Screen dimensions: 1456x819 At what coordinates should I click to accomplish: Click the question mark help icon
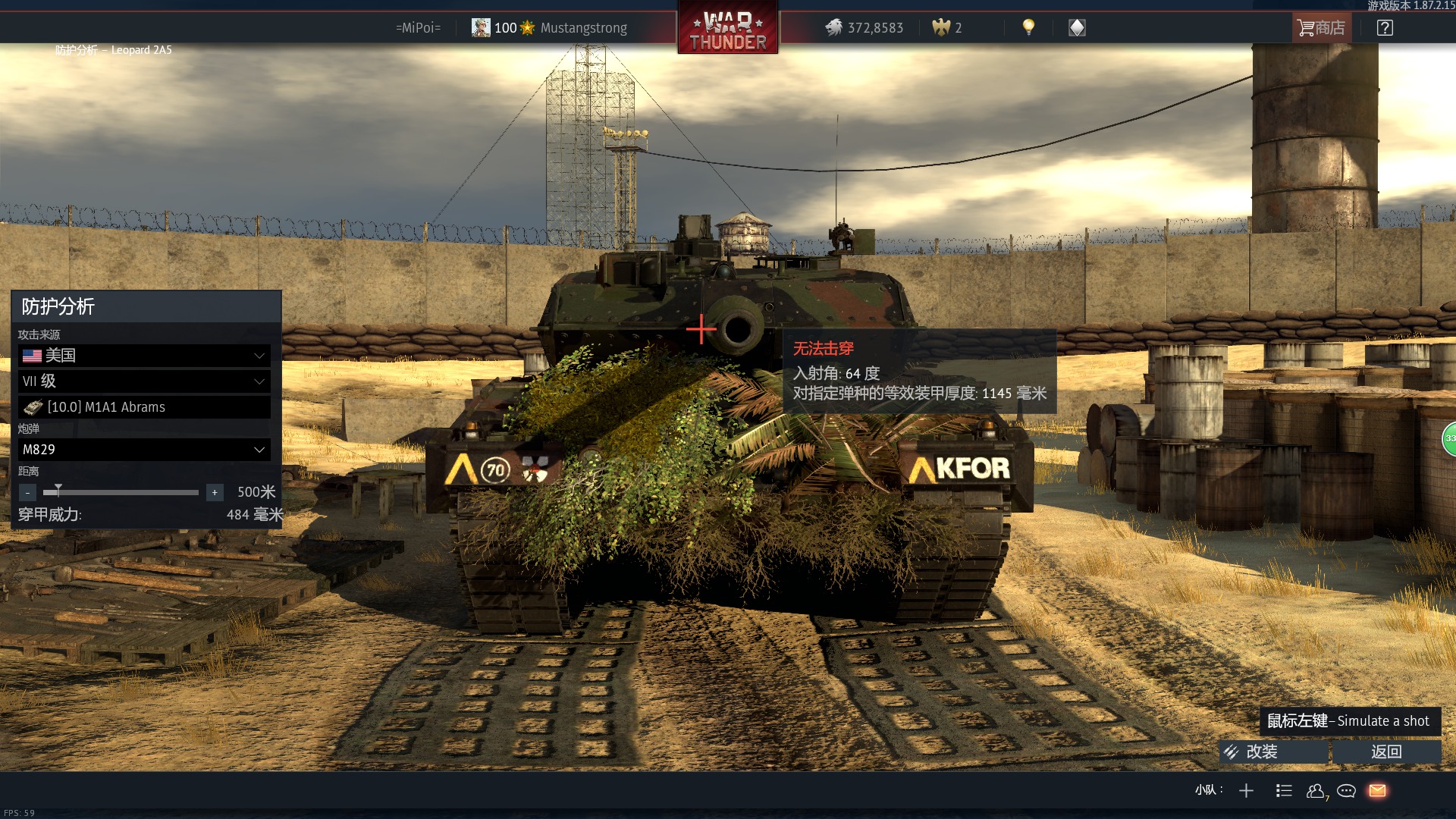[x=1385, y=28]
